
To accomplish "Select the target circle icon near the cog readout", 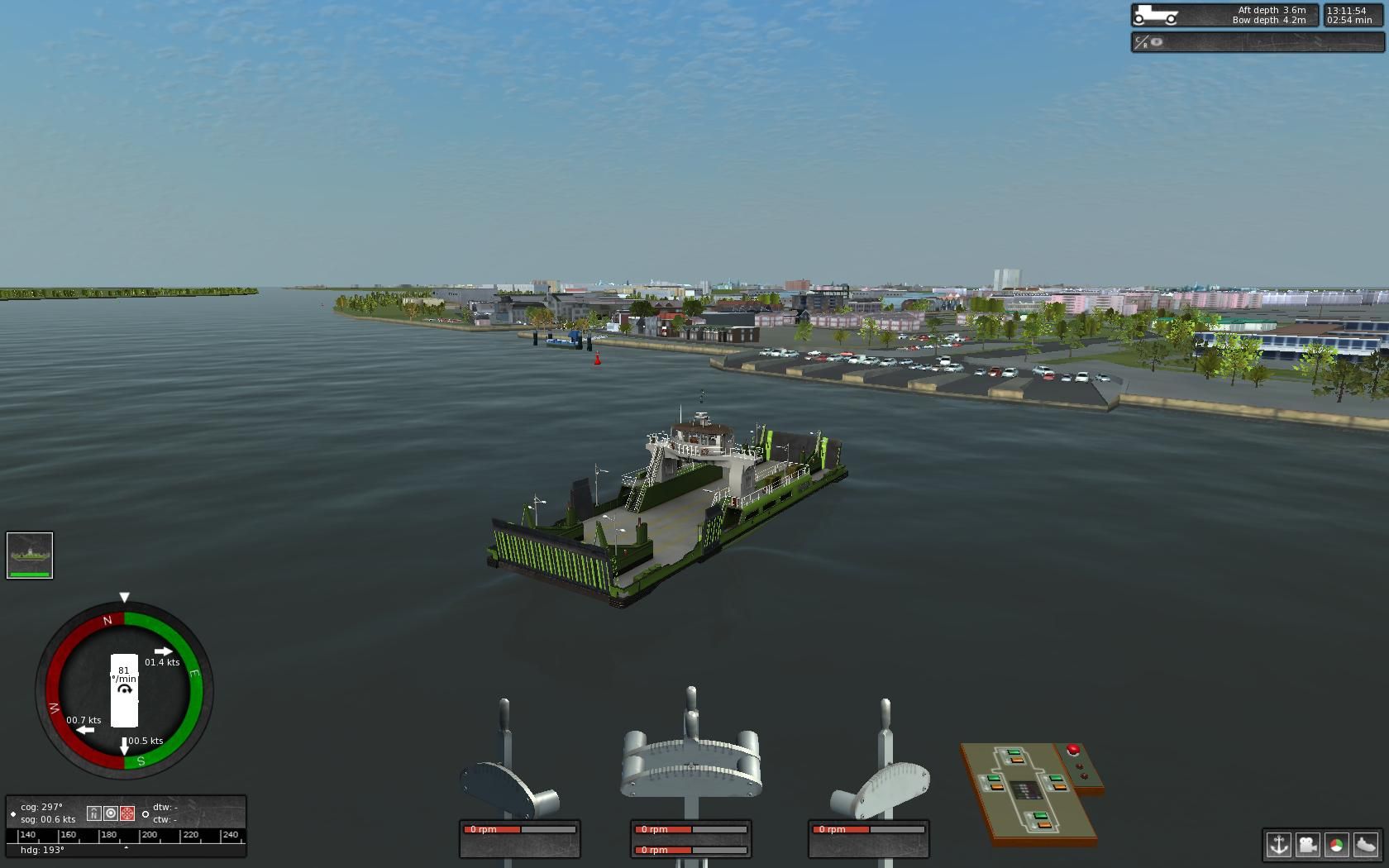I will tap(111, 813).
